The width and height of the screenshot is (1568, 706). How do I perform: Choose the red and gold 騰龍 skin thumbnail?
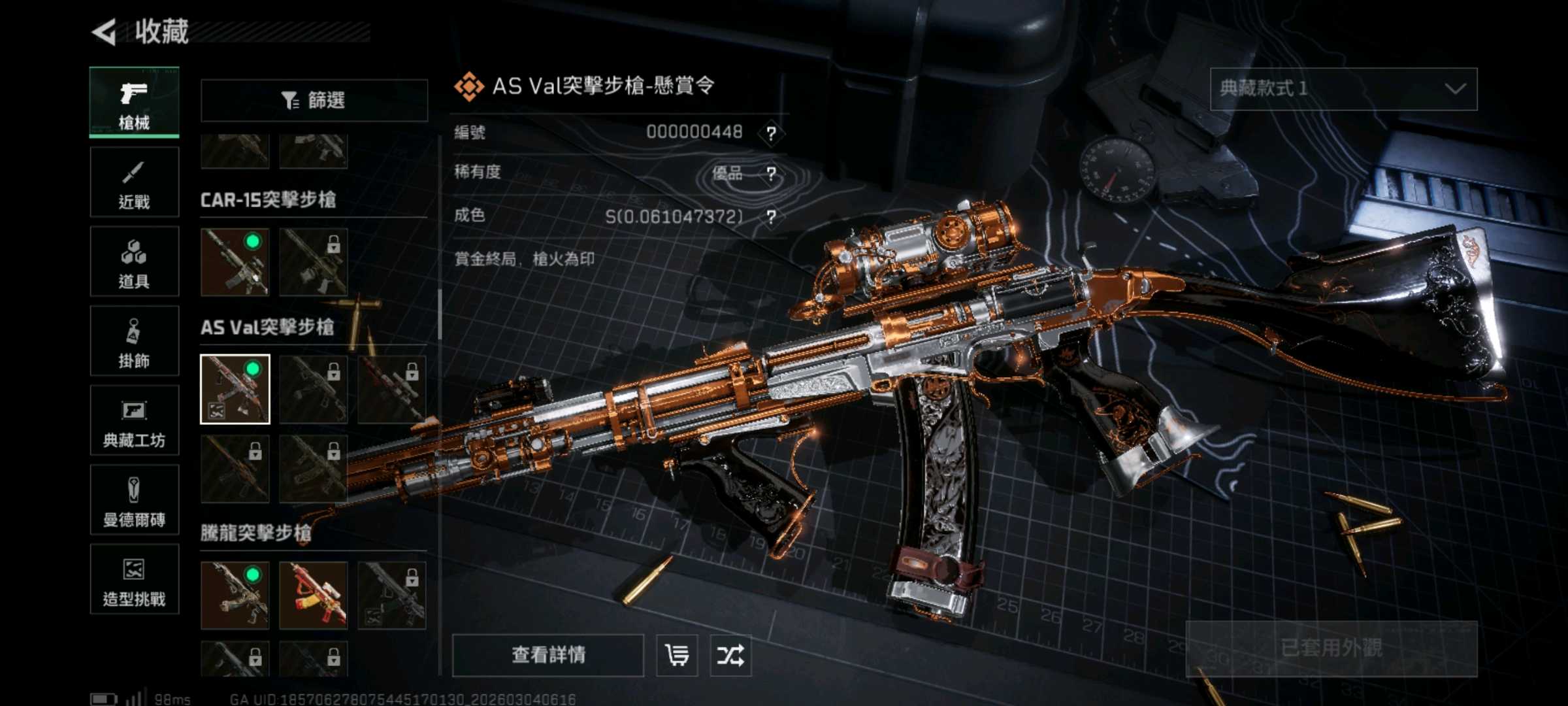pos(313,595)
